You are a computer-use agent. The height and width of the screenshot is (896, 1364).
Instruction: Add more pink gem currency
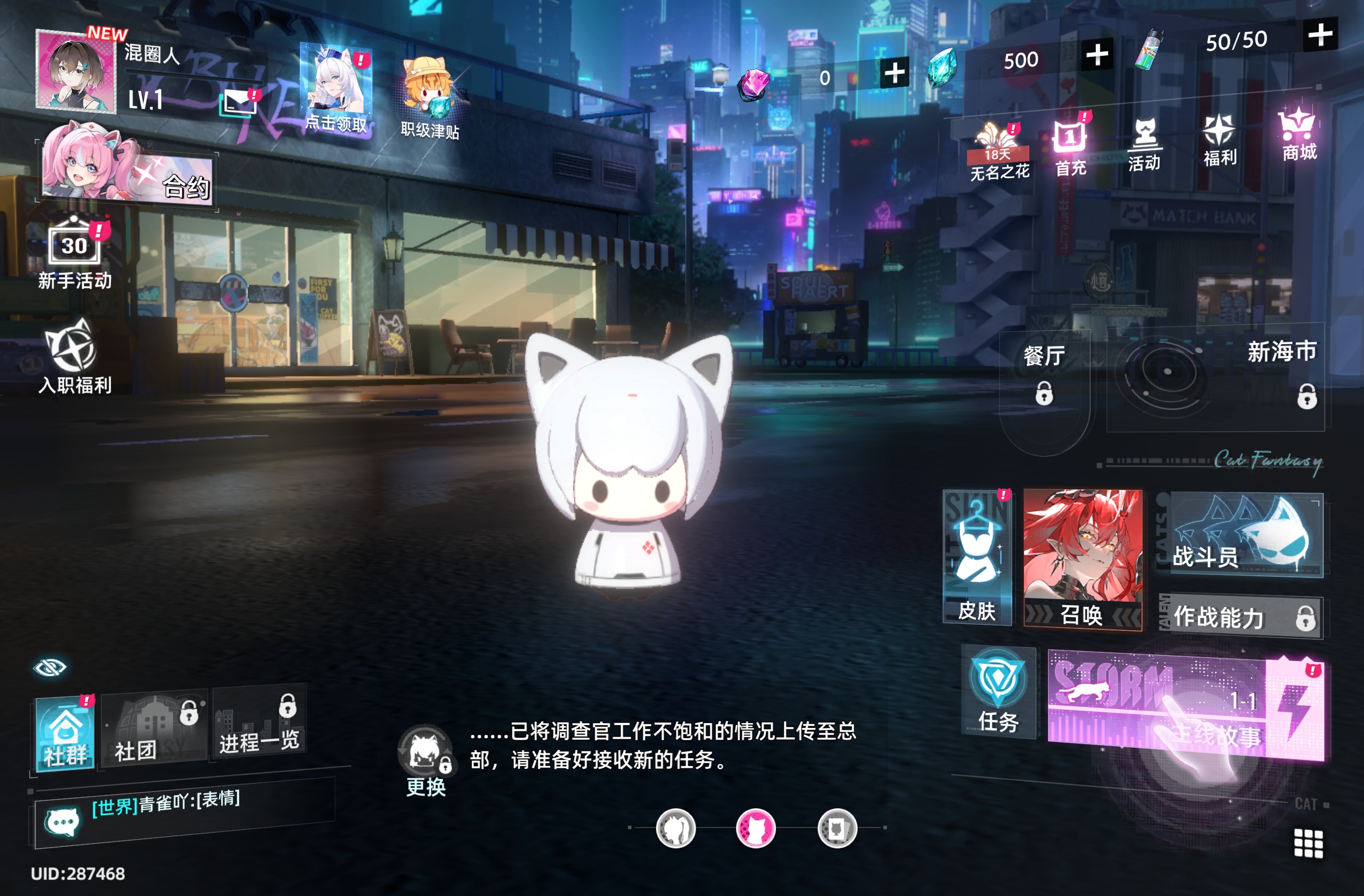tap(894, 74)
